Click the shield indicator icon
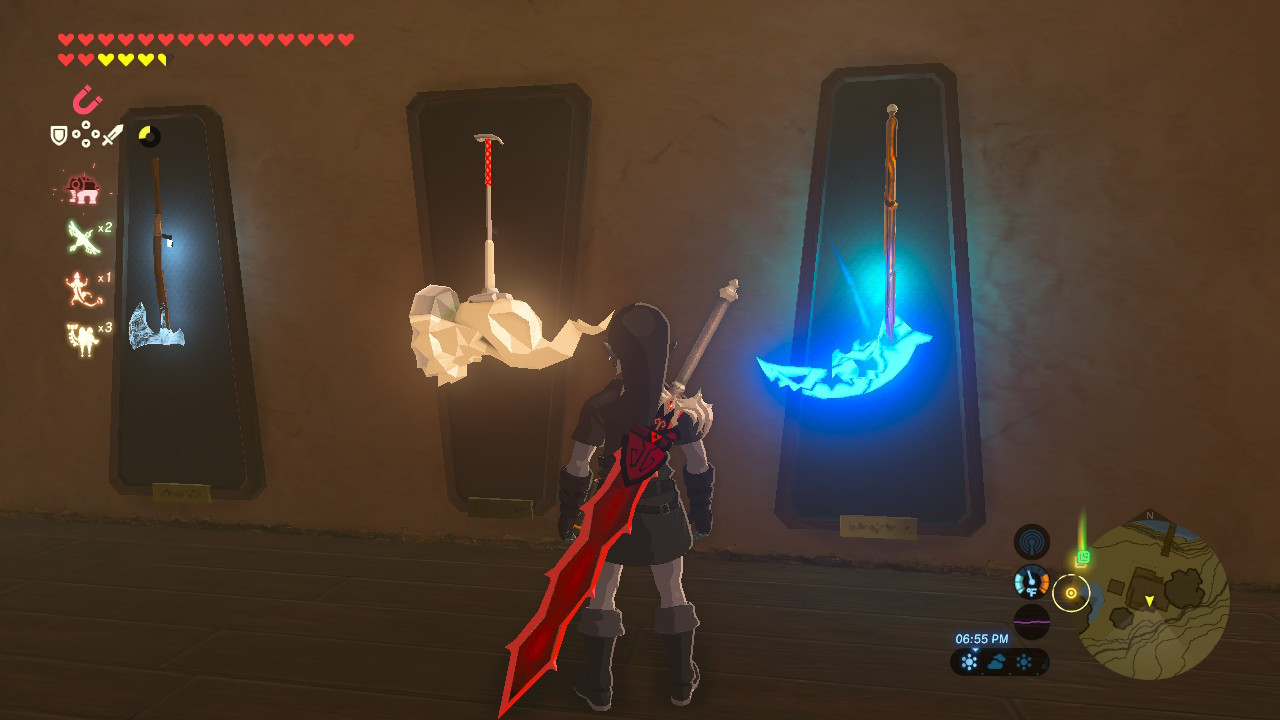 [58, 135]
